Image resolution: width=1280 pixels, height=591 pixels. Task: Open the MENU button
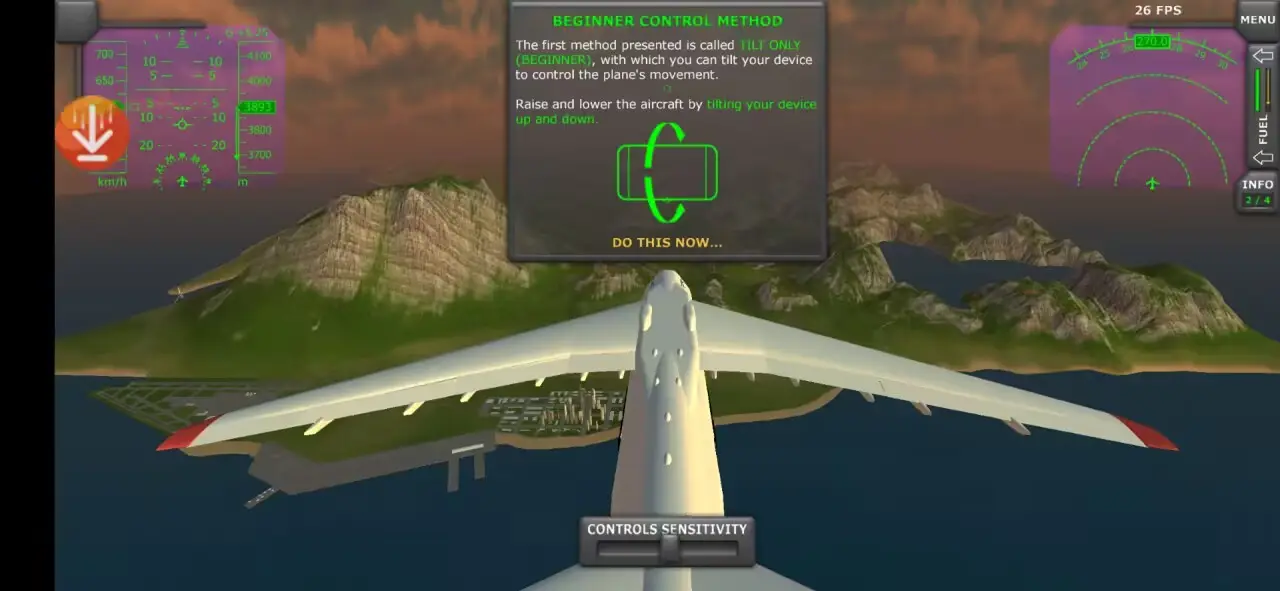1257,19
